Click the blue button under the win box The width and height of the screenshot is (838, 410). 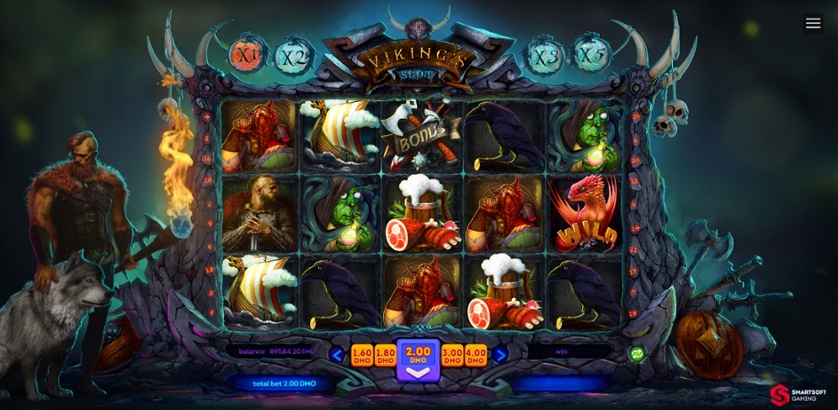(x=560, y=383)
